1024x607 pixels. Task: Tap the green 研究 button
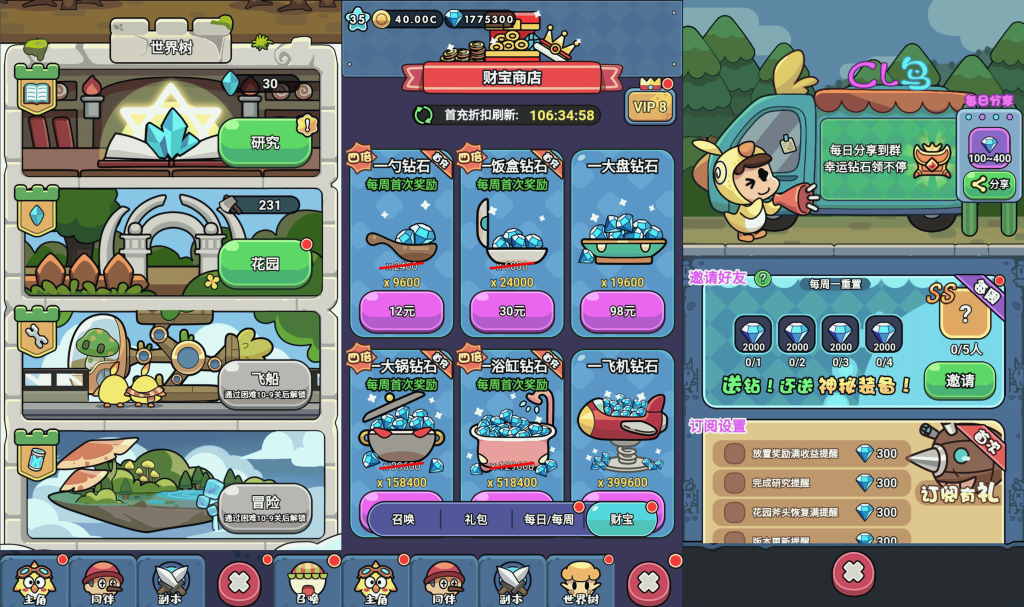click(264, 142)
